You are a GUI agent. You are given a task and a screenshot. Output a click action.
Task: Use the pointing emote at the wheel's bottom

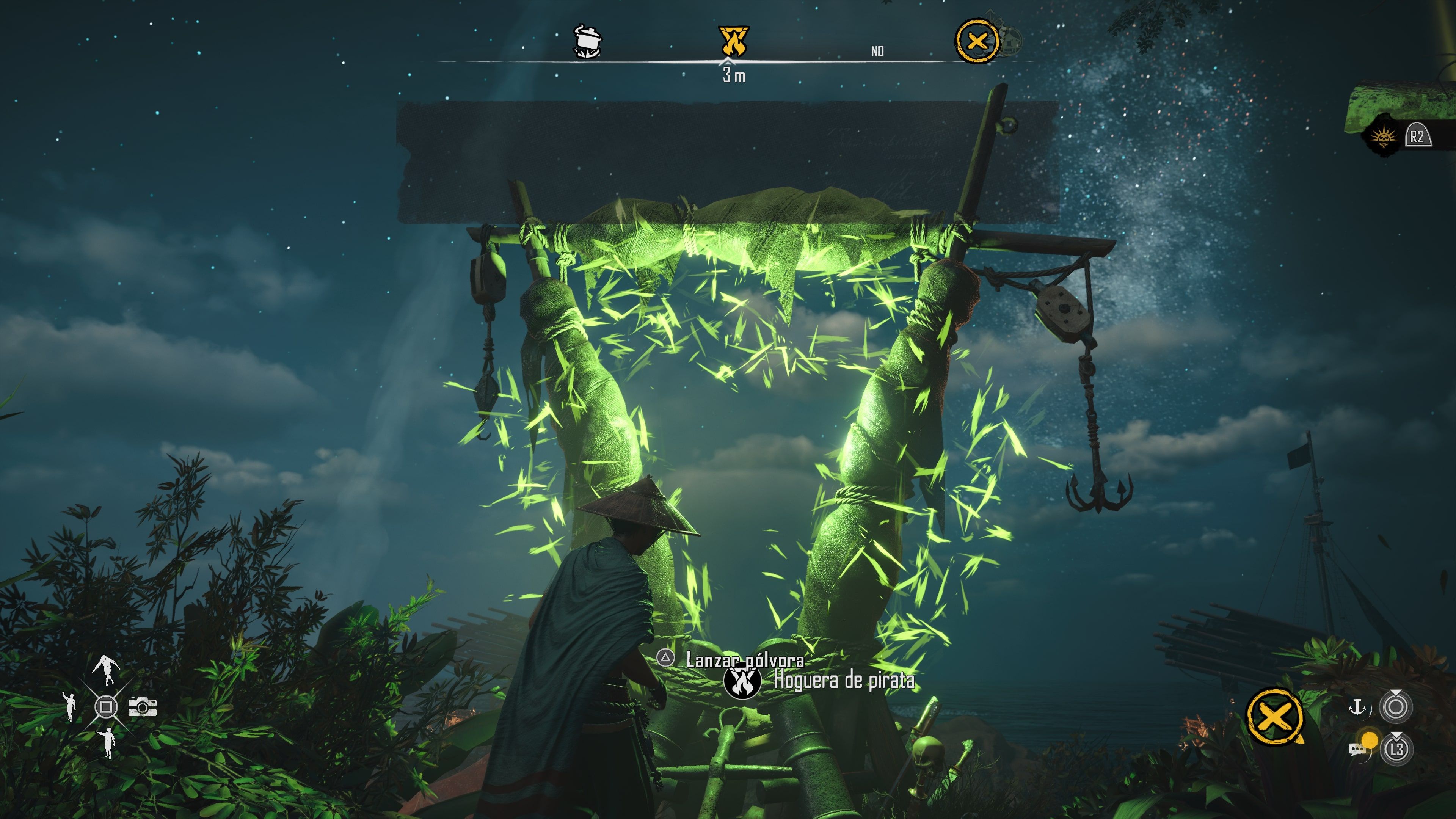(x=106, y=743)
